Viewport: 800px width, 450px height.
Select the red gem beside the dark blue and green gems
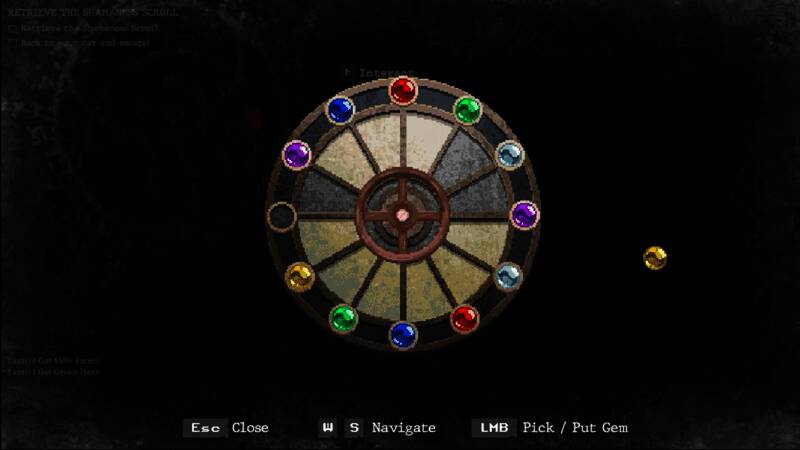pyautogui.click(x=403, y=91)
